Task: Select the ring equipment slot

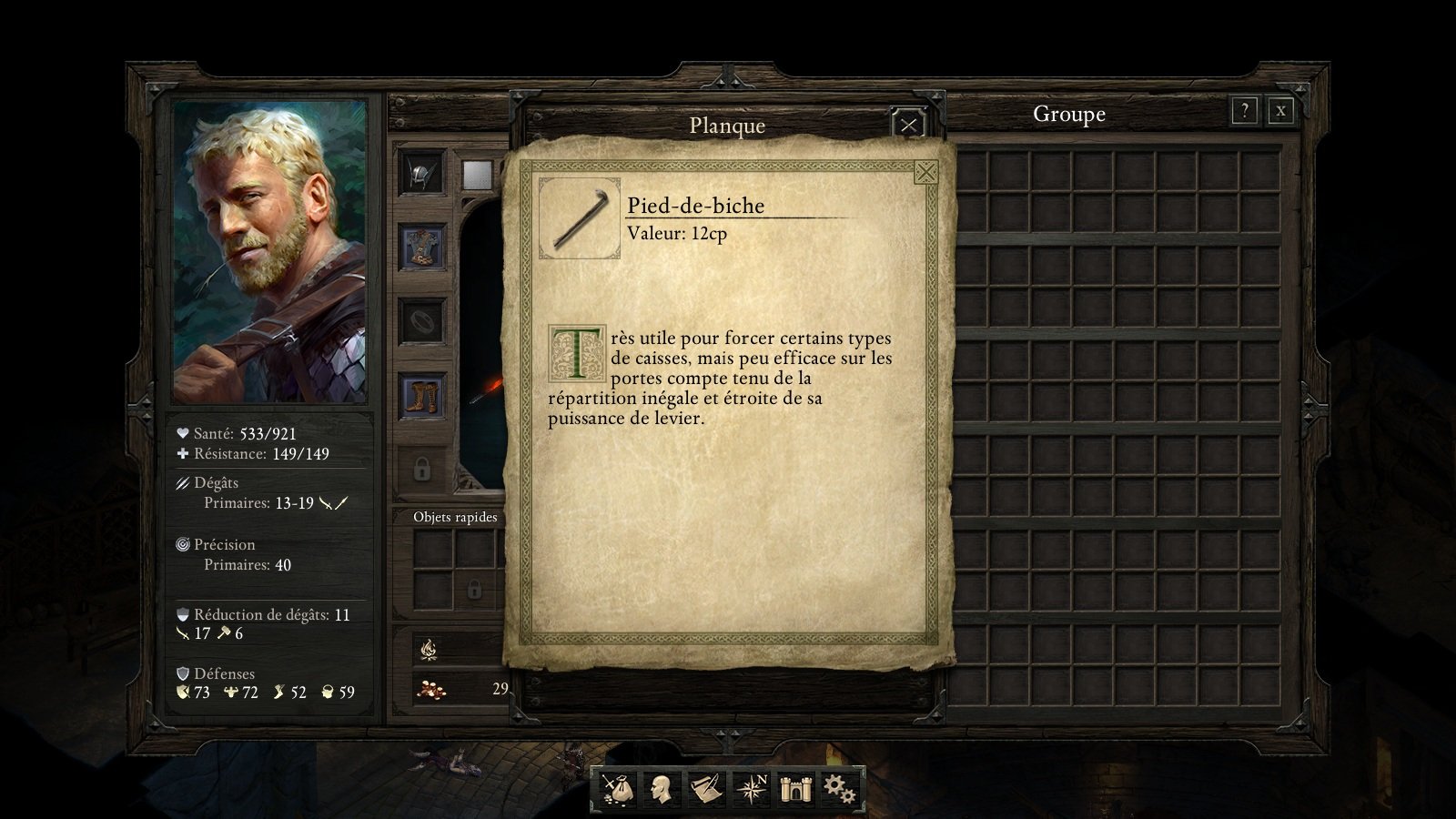Action: (421, 320)
